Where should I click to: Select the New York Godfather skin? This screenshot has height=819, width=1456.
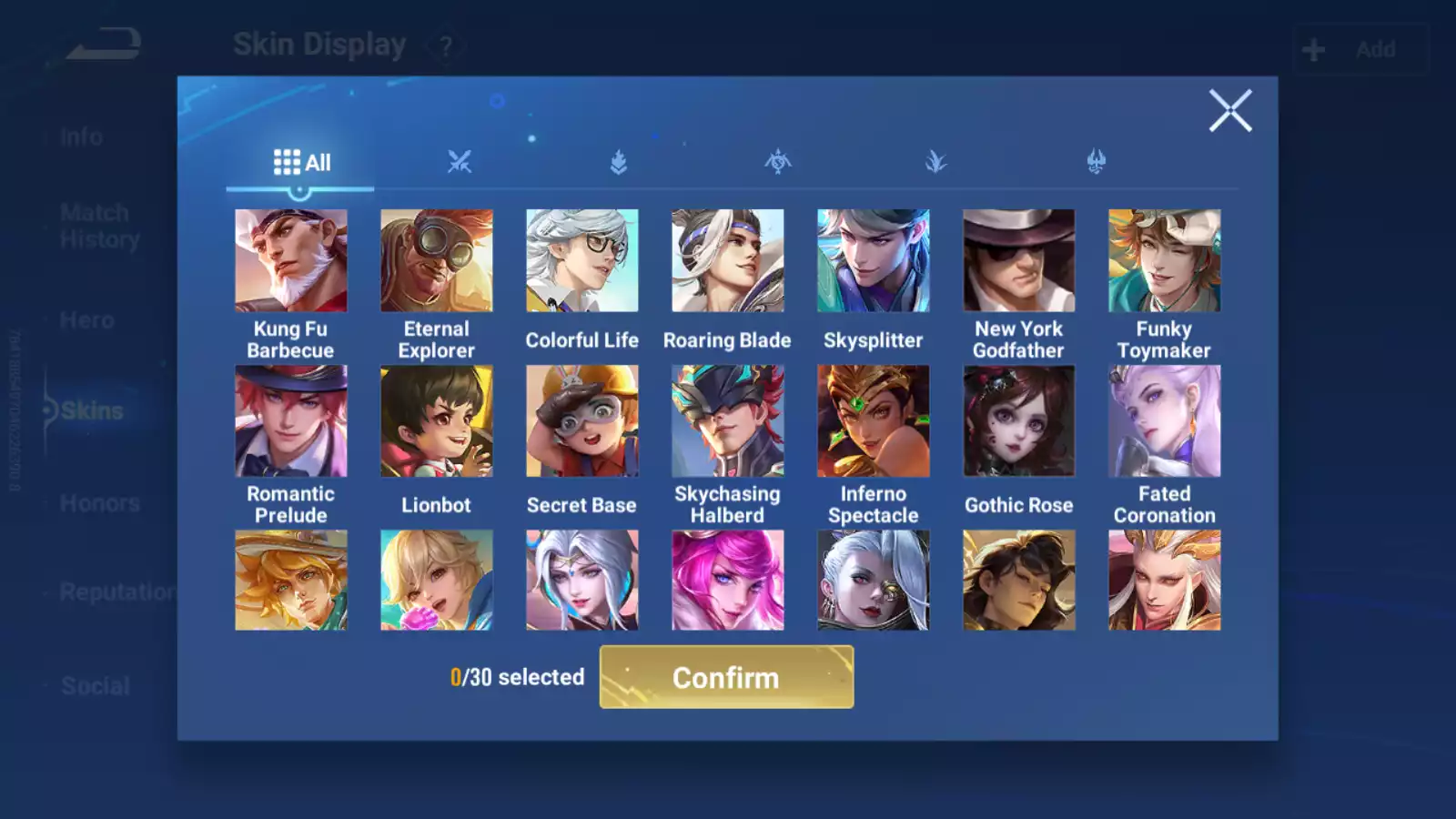click(x=1018, y=261)
